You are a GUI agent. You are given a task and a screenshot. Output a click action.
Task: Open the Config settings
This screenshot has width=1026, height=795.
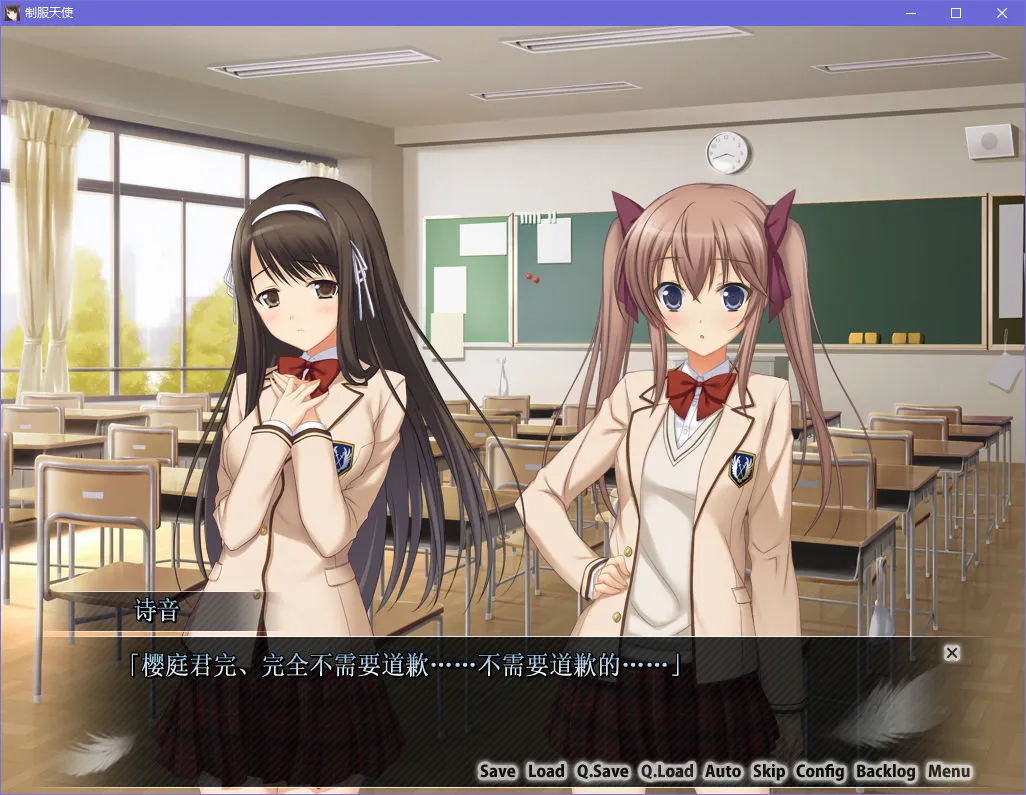point(820,771)
